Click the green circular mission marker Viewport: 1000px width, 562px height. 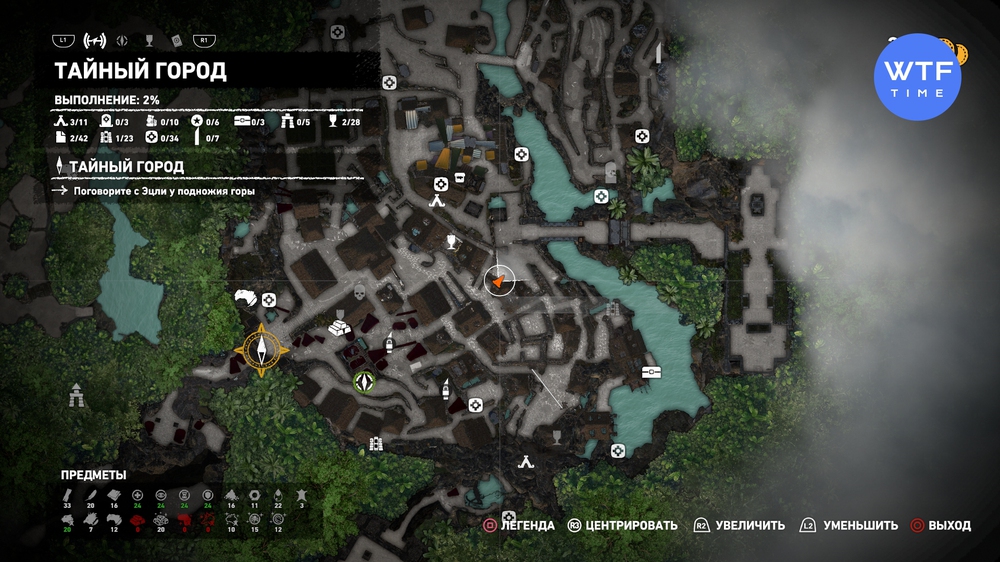(x=363, y=381)
